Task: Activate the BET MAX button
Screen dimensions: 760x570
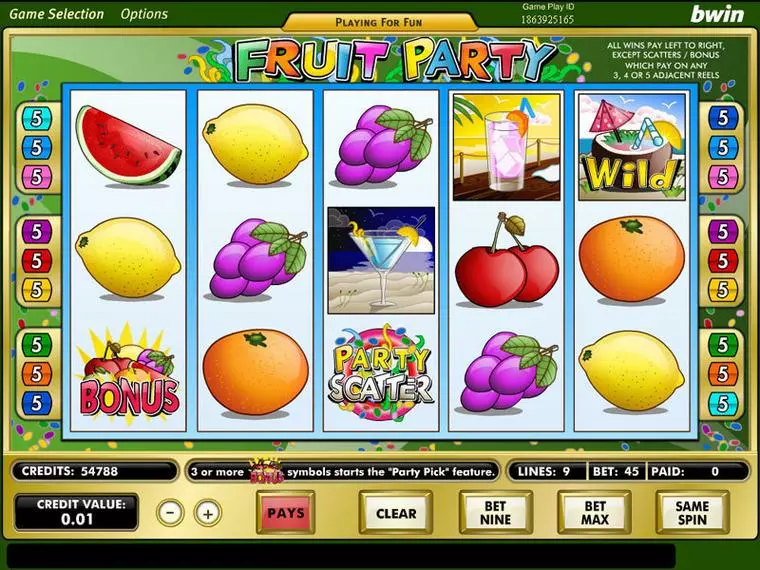Action: click(593, 513)
